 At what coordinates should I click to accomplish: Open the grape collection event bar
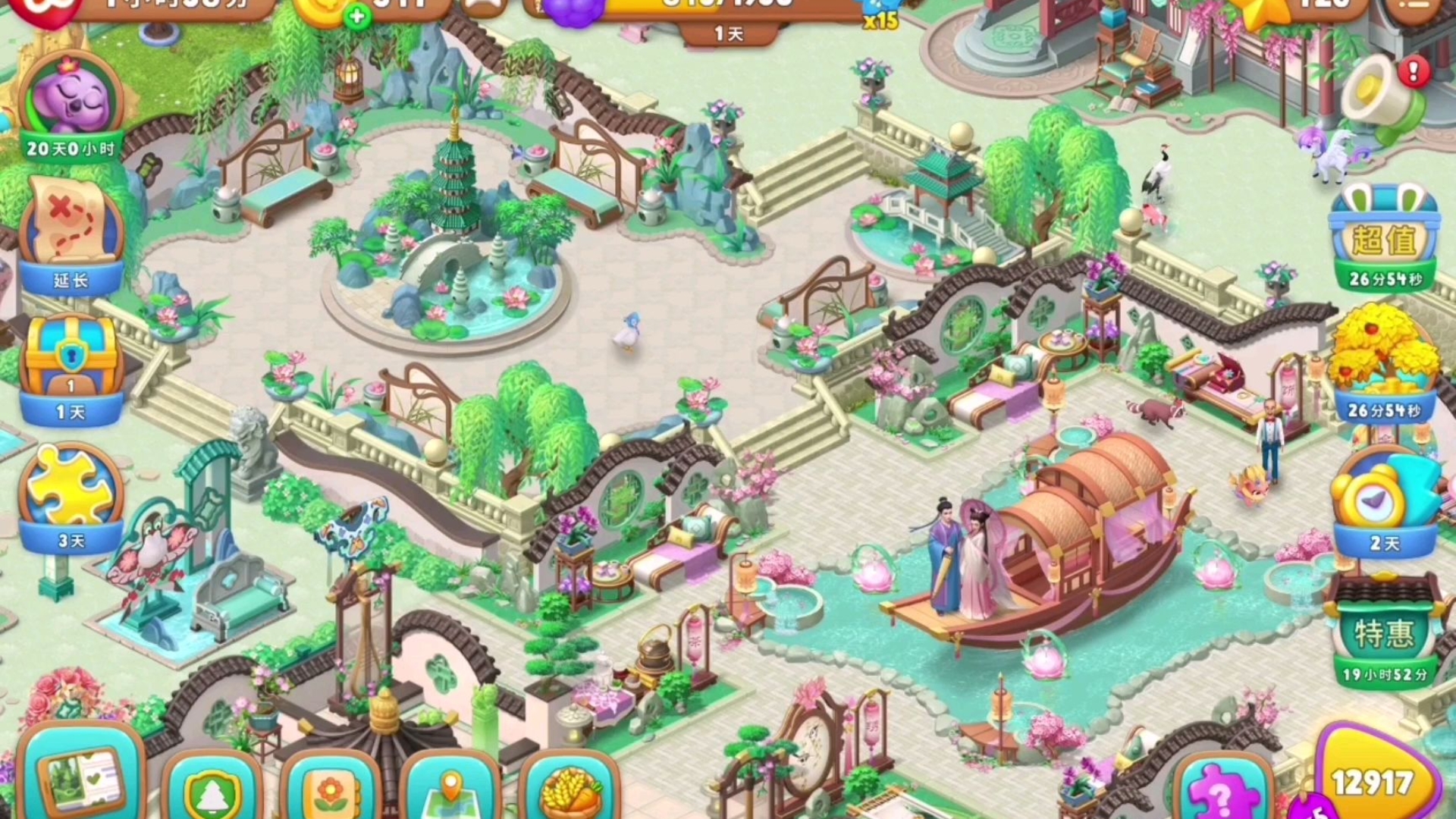[x=576, y=11]
